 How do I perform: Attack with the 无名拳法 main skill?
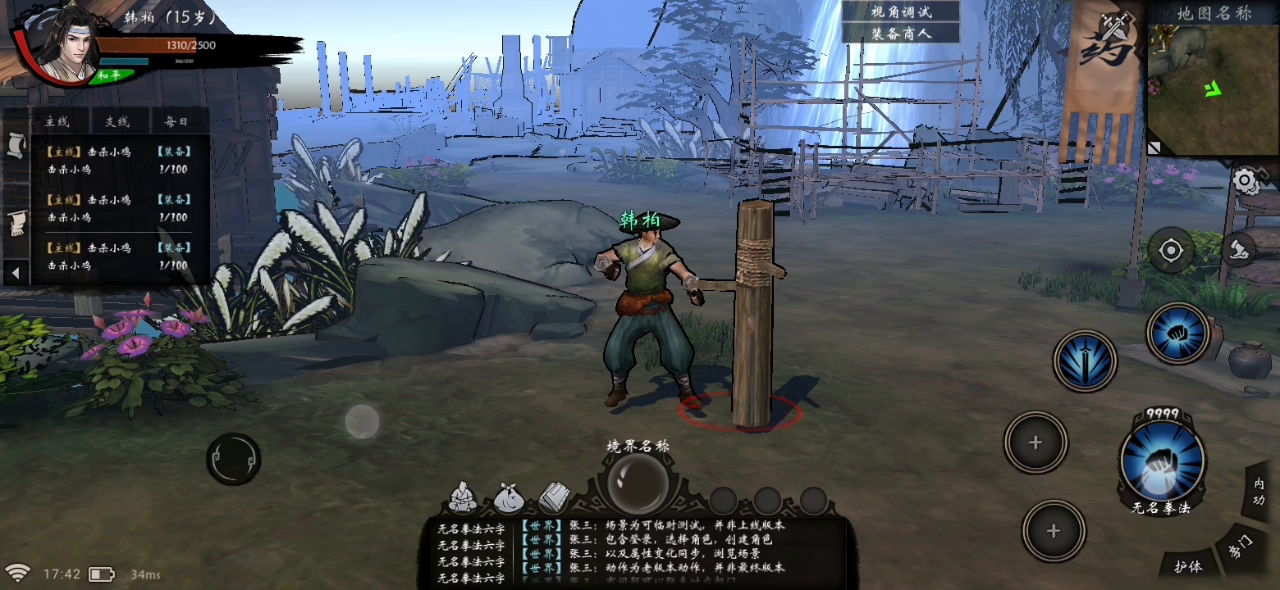point(1161,461)
